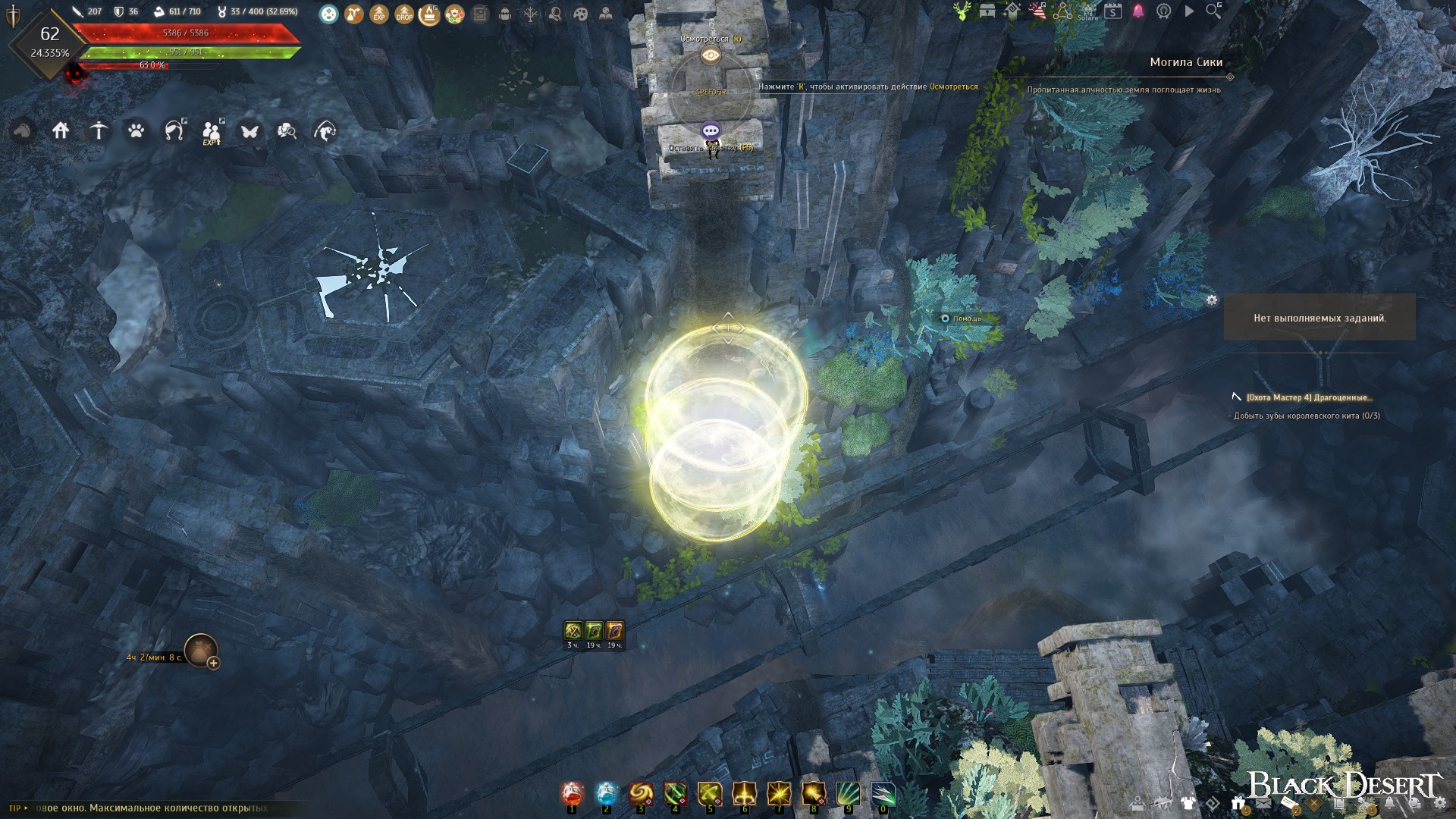Viewport: 1456px width, 819px height.
Task: Open the pet paw menu
Action: (x=136, y=131)
